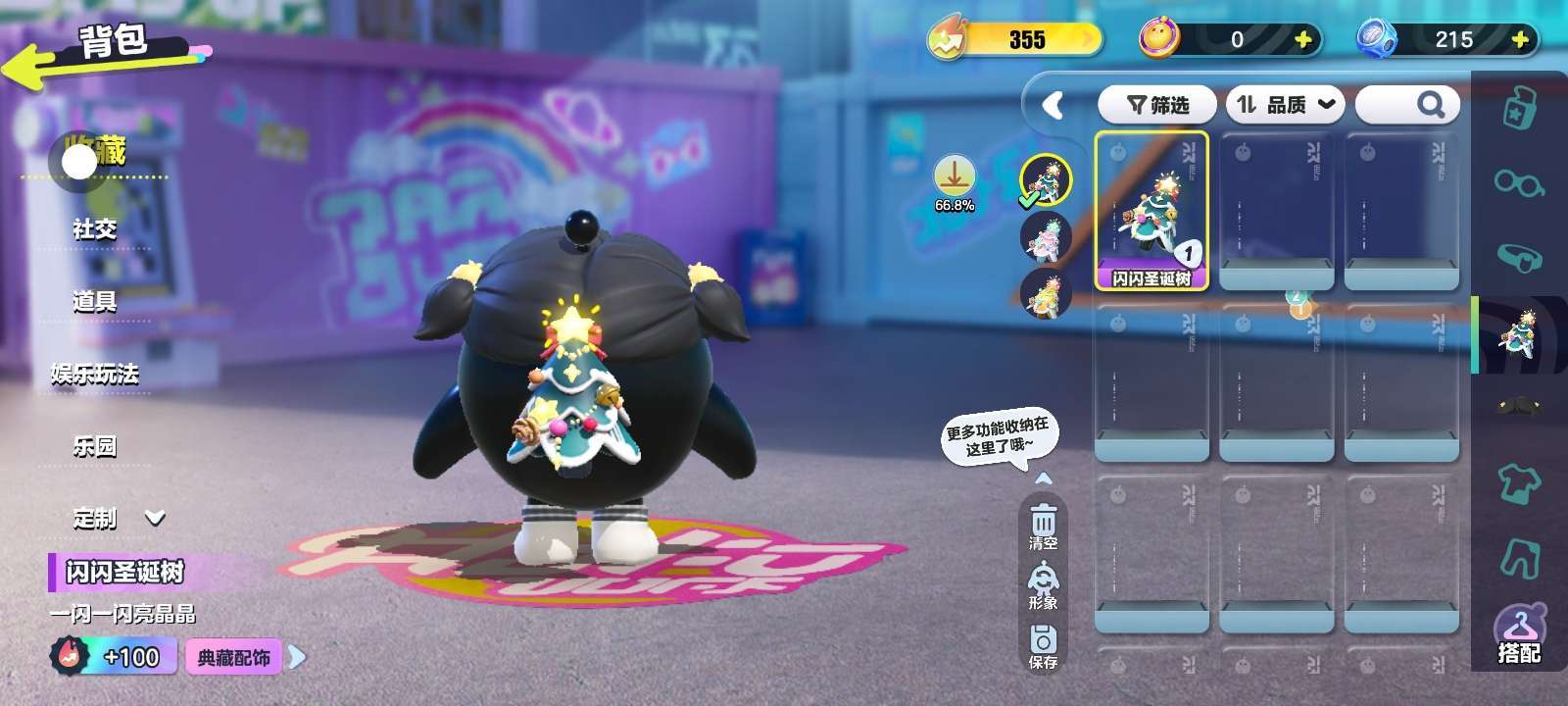
Task: Clear the outfit with 清空
Action: click(1043, 527)
